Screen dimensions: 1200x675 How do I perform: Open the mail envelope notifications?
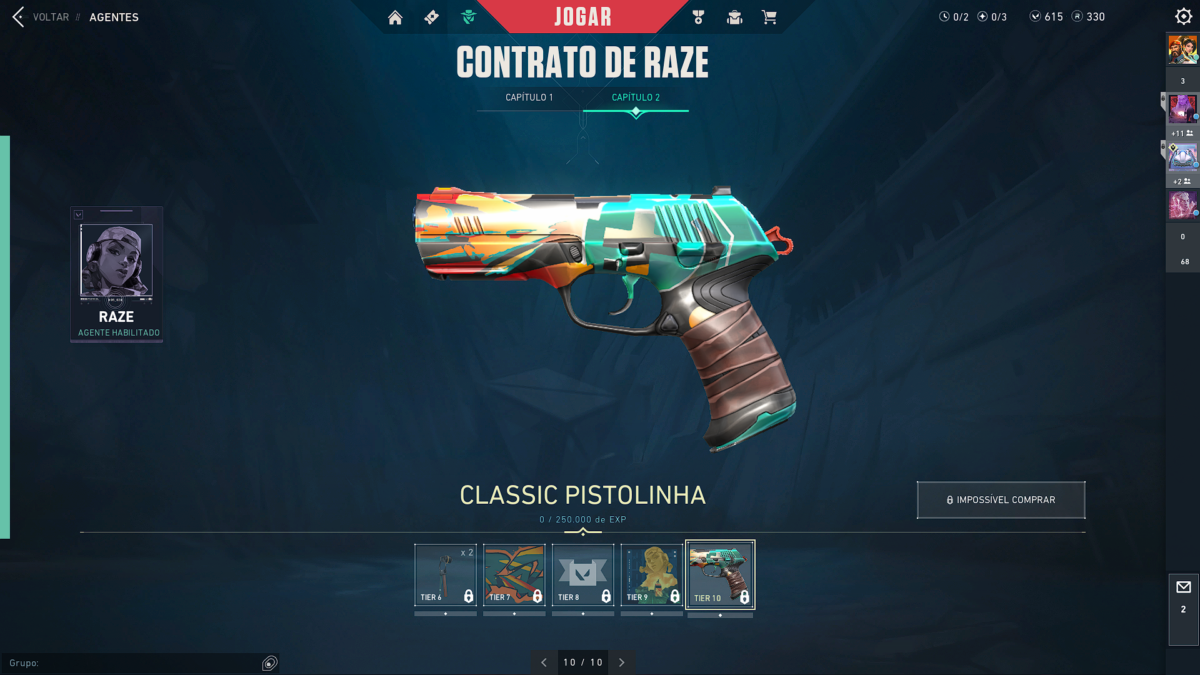click(1183, 596)
